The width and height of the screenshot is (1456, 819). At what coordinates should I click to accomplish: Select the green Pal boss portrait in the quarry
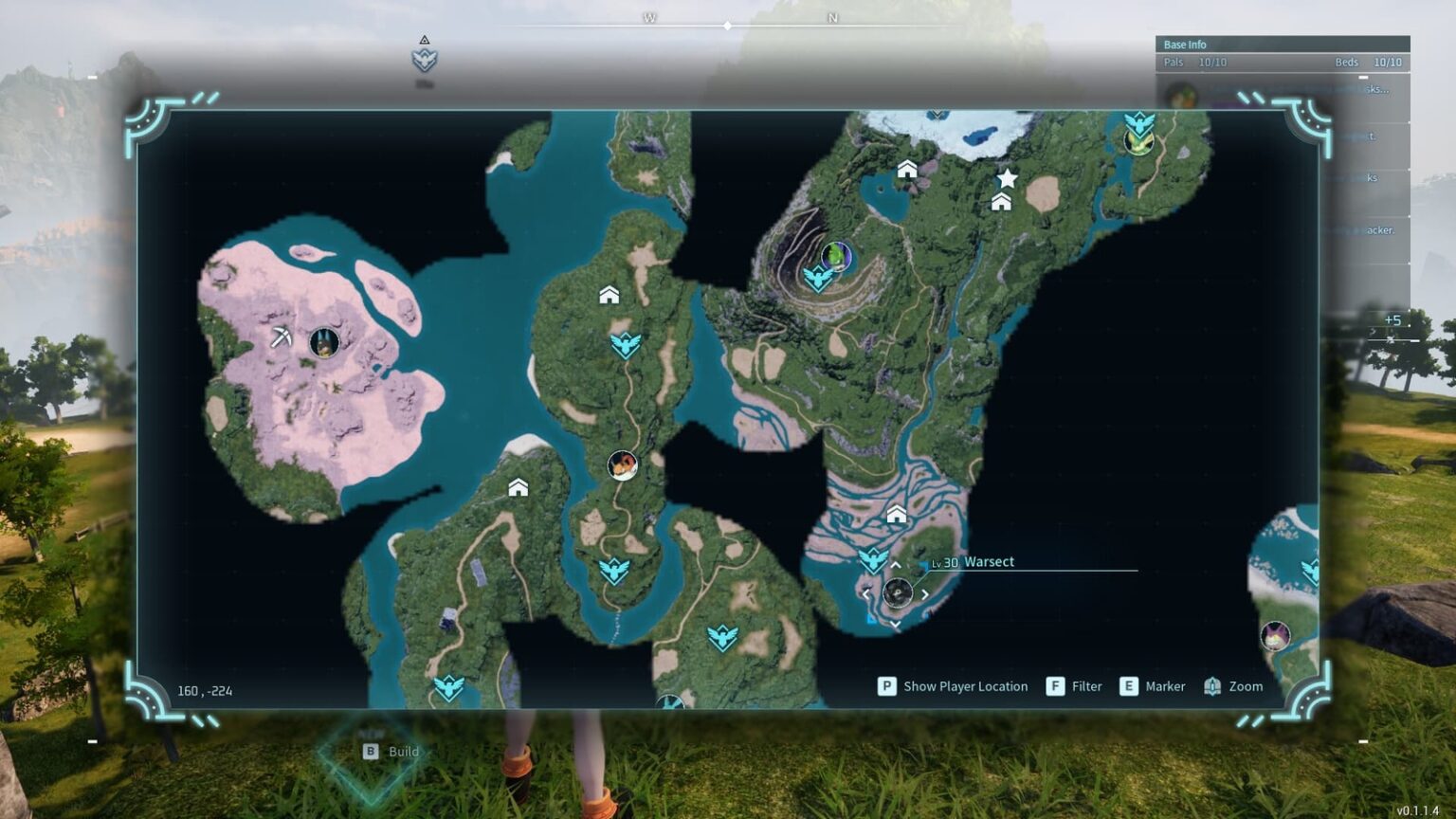[835, 255]
